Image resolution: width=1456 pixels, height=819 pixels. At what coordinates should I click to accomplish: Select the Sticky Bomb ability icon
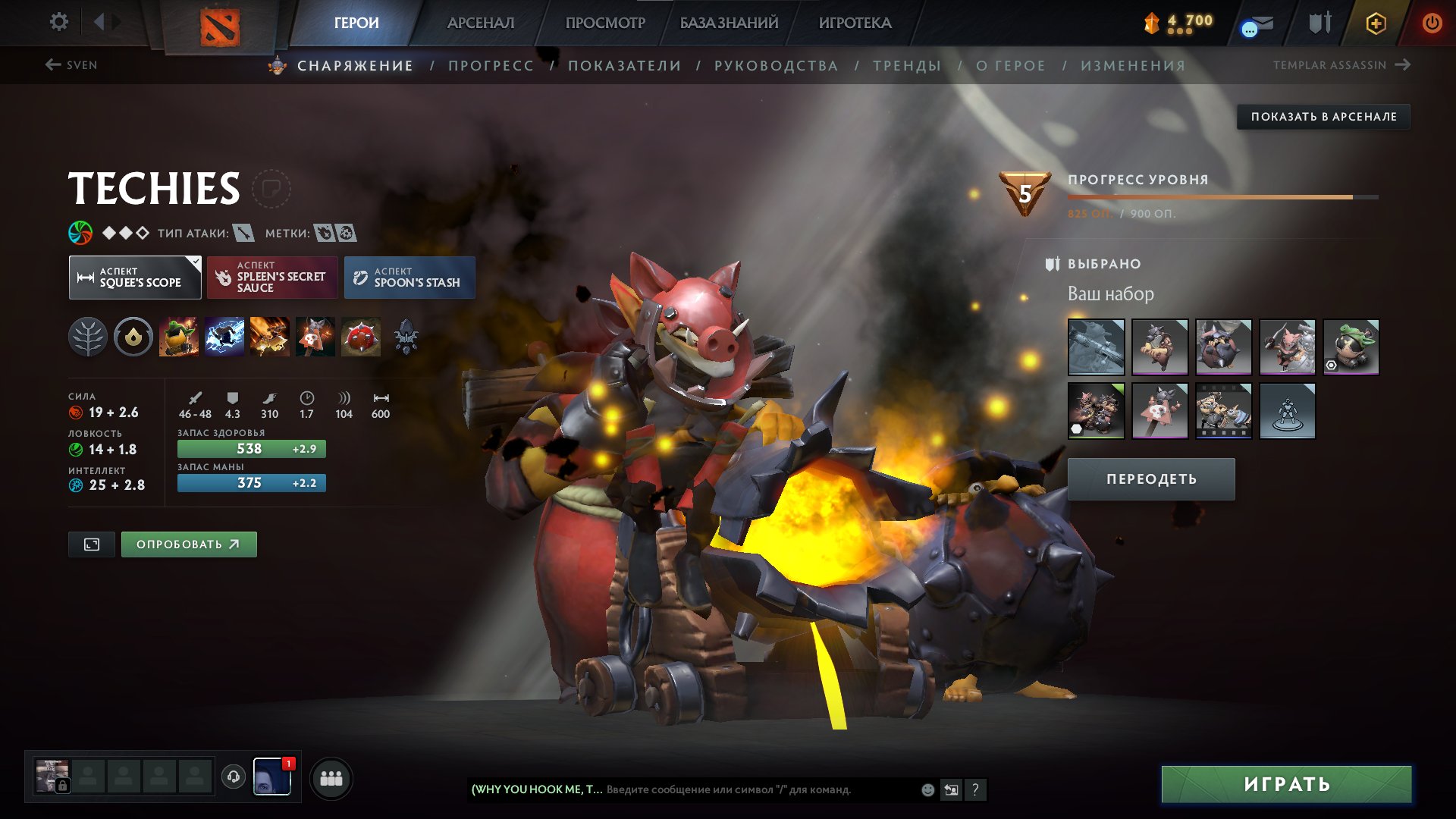point(179,337)
